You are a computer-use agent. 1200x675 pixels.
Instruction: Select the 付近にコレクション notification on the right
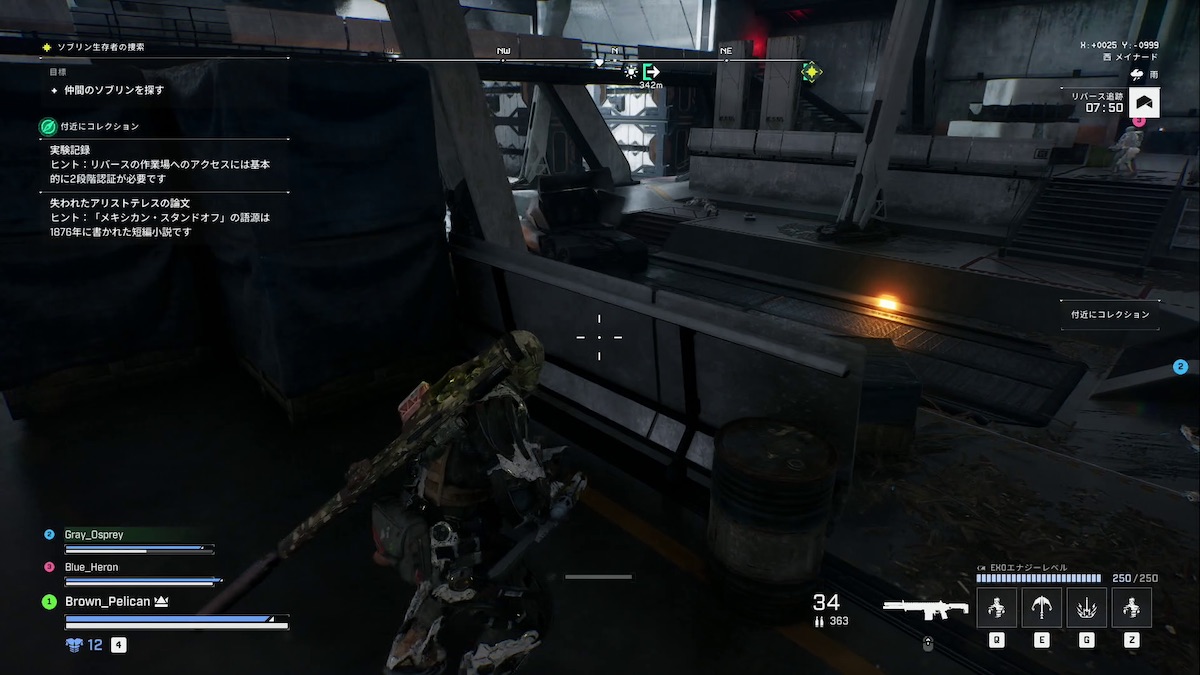[x=1110, y=314]
